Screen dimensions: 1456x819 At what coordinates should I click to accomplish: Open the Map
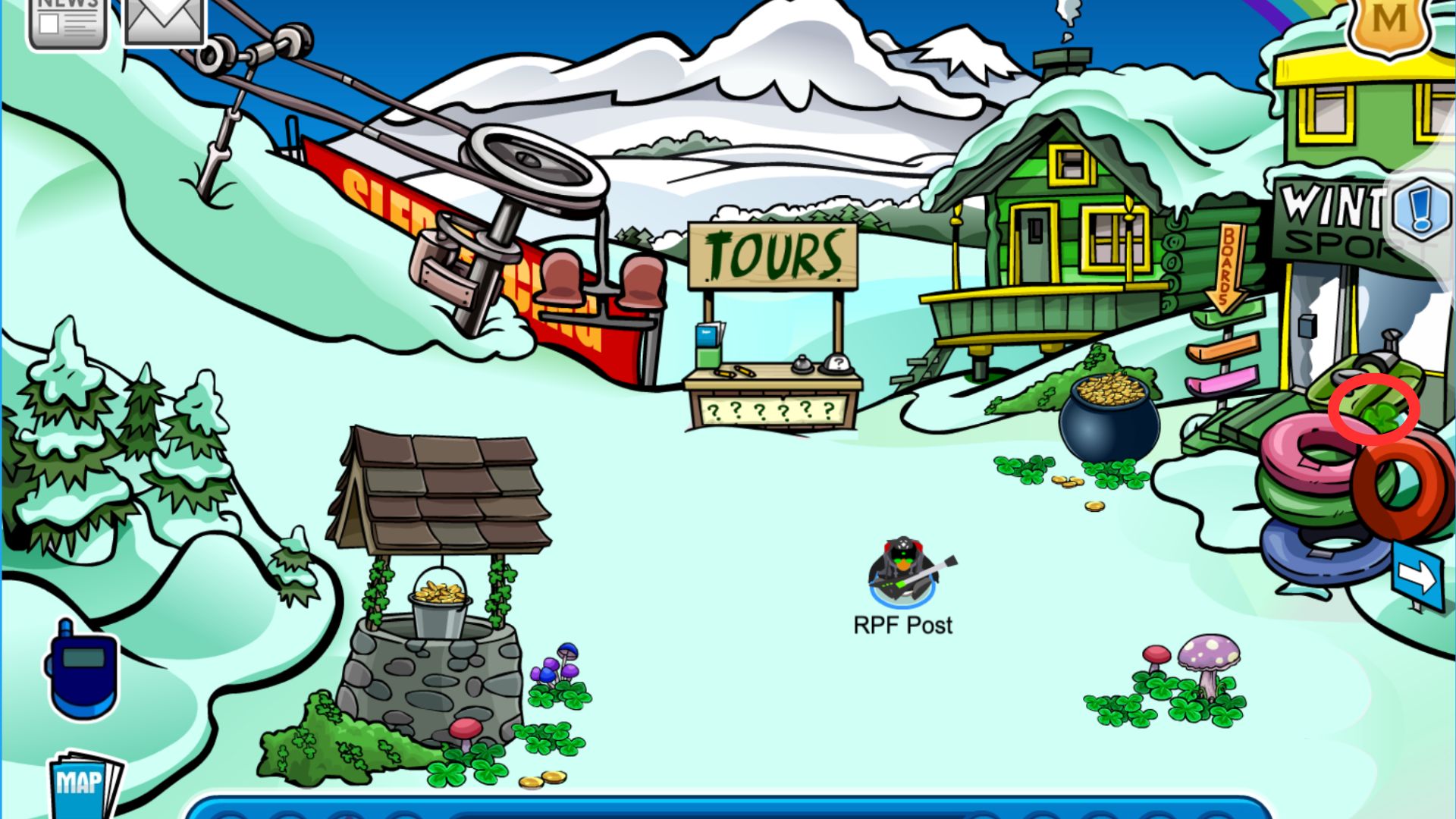pos(83,783)
